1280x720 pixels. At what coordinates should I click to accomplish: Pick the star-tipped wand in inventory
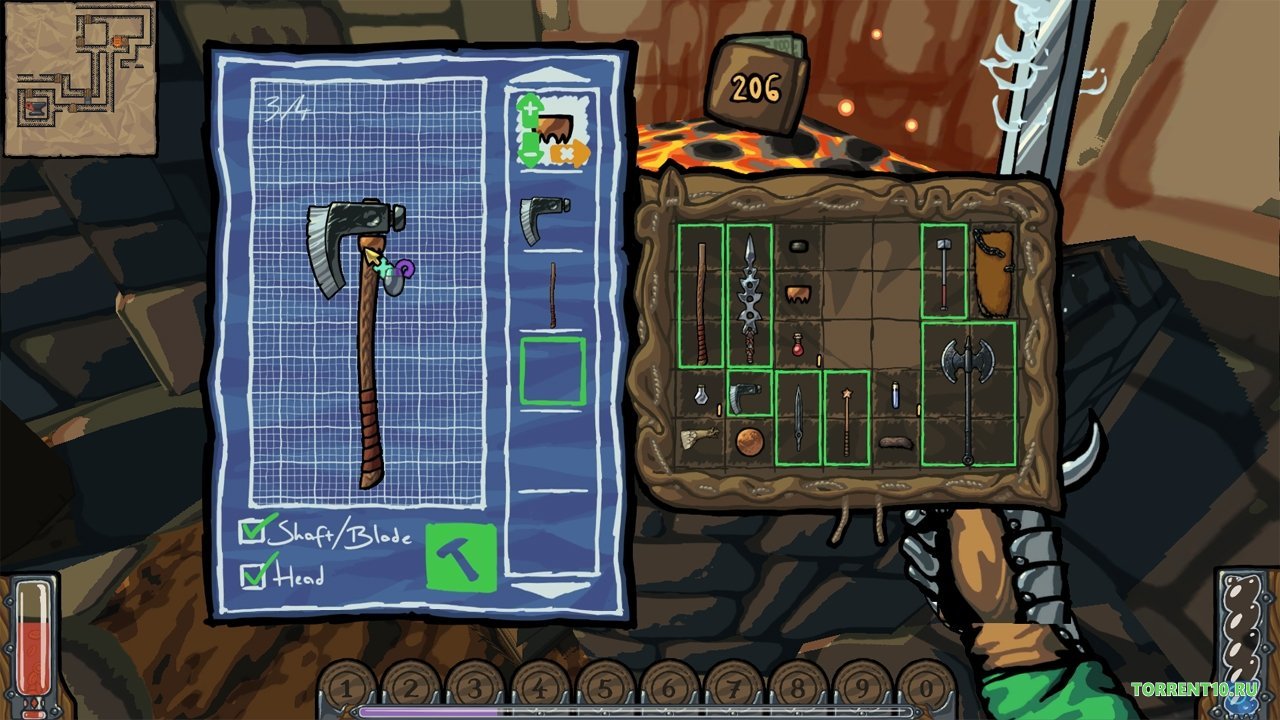pyautogui.click(x=846, y=419)
